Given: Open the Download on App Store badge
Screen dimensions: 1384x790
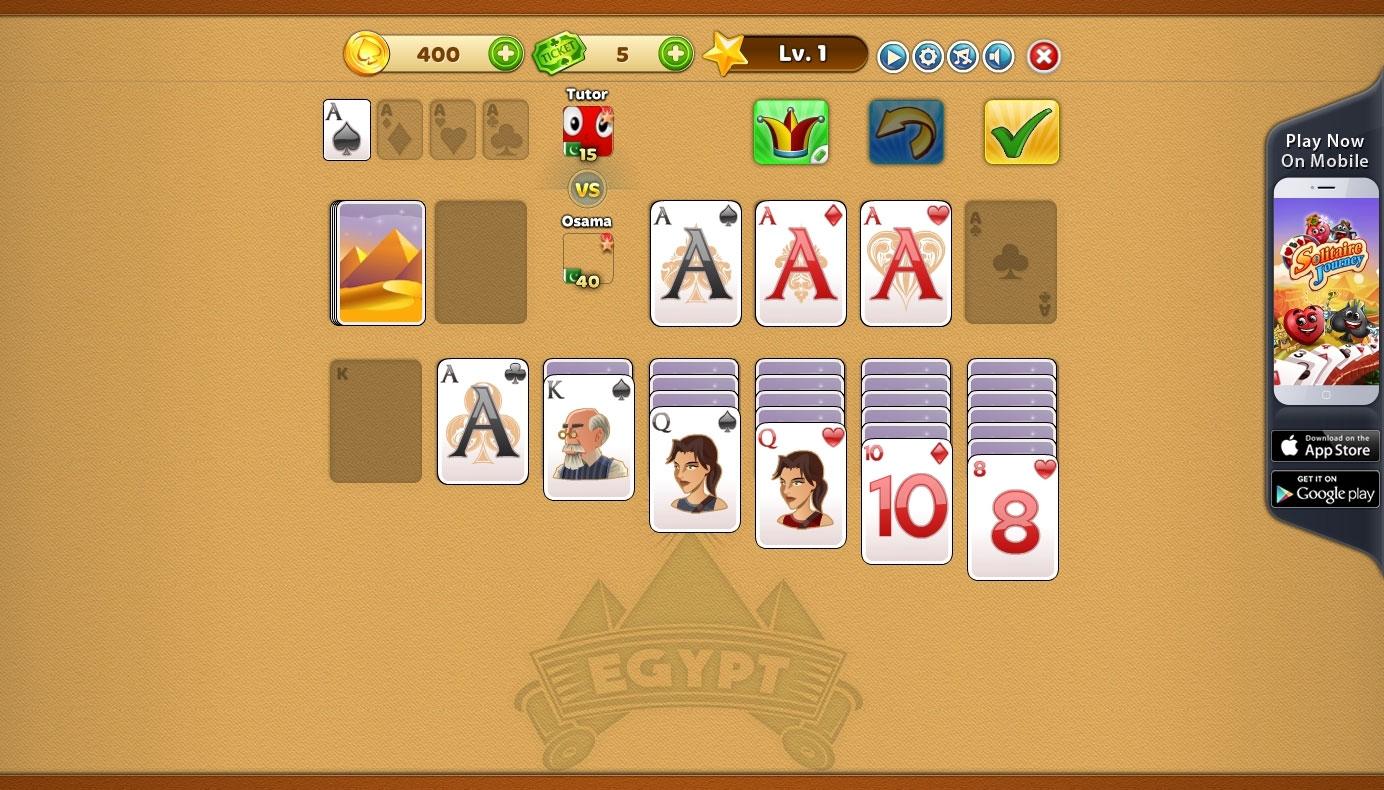Looking at the screenshot, I should pos(1325,445).
